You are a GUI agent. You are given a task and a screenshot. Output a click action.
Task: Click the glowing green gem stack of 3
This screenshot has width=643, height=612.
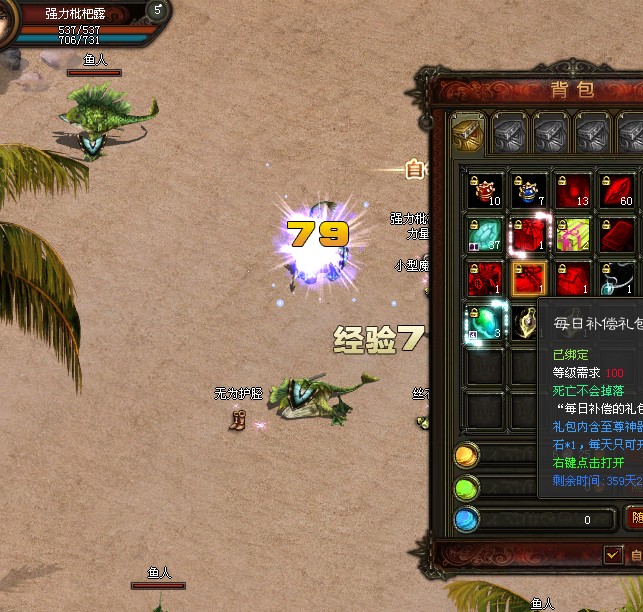point(487,322)
